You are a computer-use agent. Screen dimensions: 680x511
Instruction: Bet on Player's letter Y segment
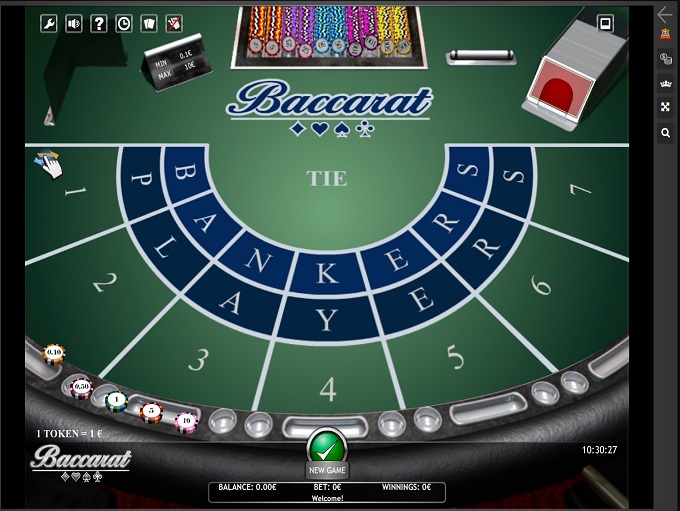(x=328, y=321)
